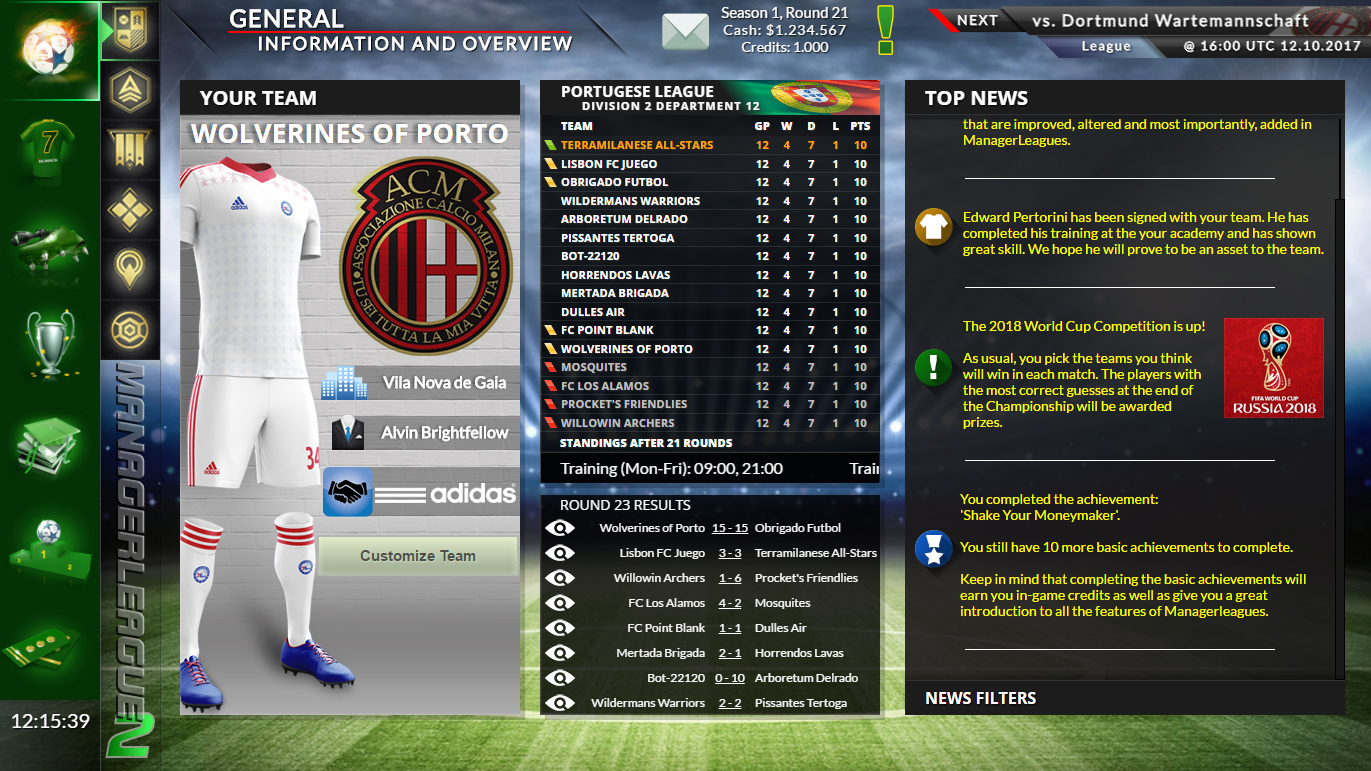1371x771 pixels.
Task: Select the location pin marker tab
Action: click(130, 268)
